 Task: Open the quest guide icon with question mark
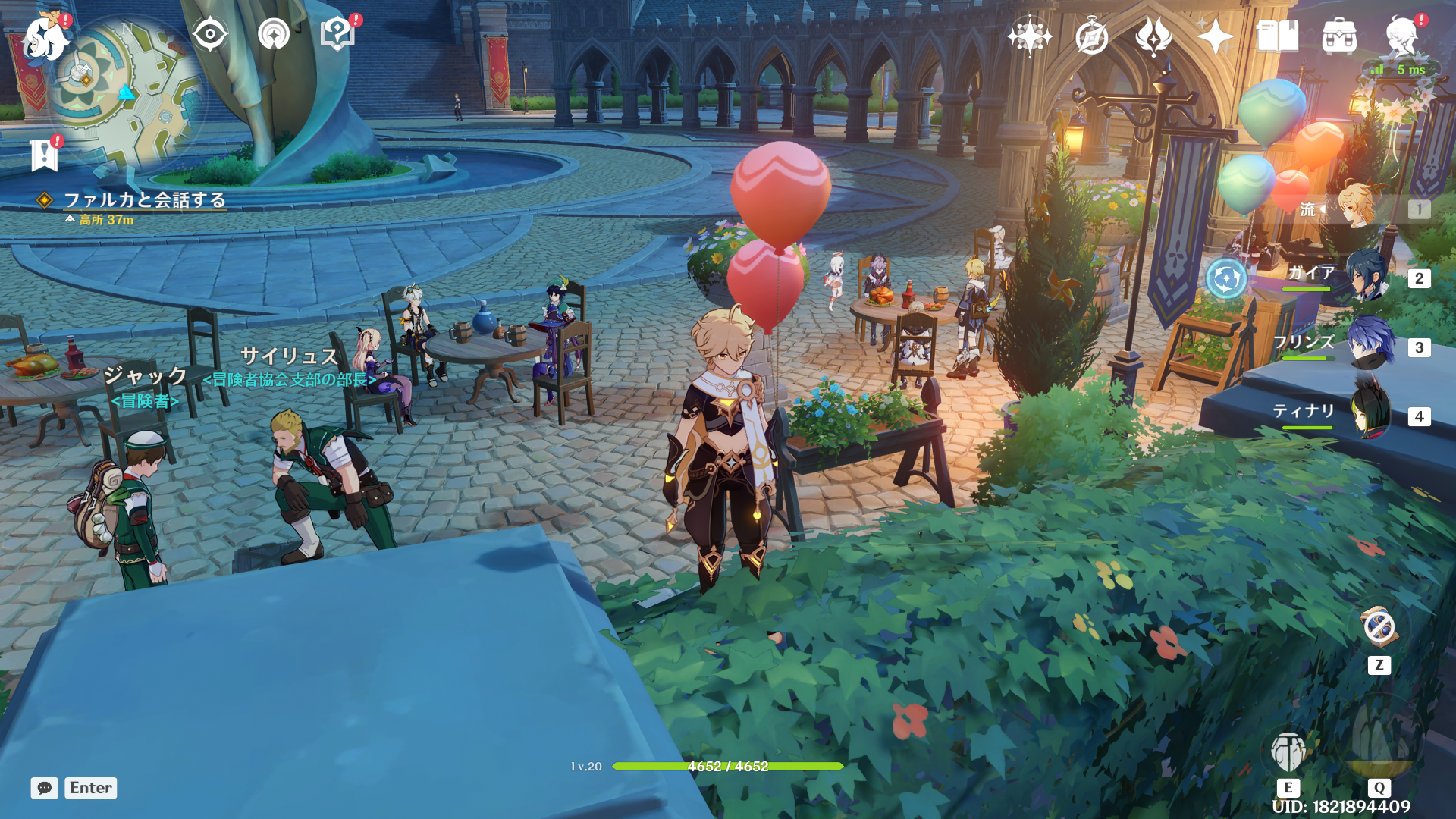tap(337, 34)
